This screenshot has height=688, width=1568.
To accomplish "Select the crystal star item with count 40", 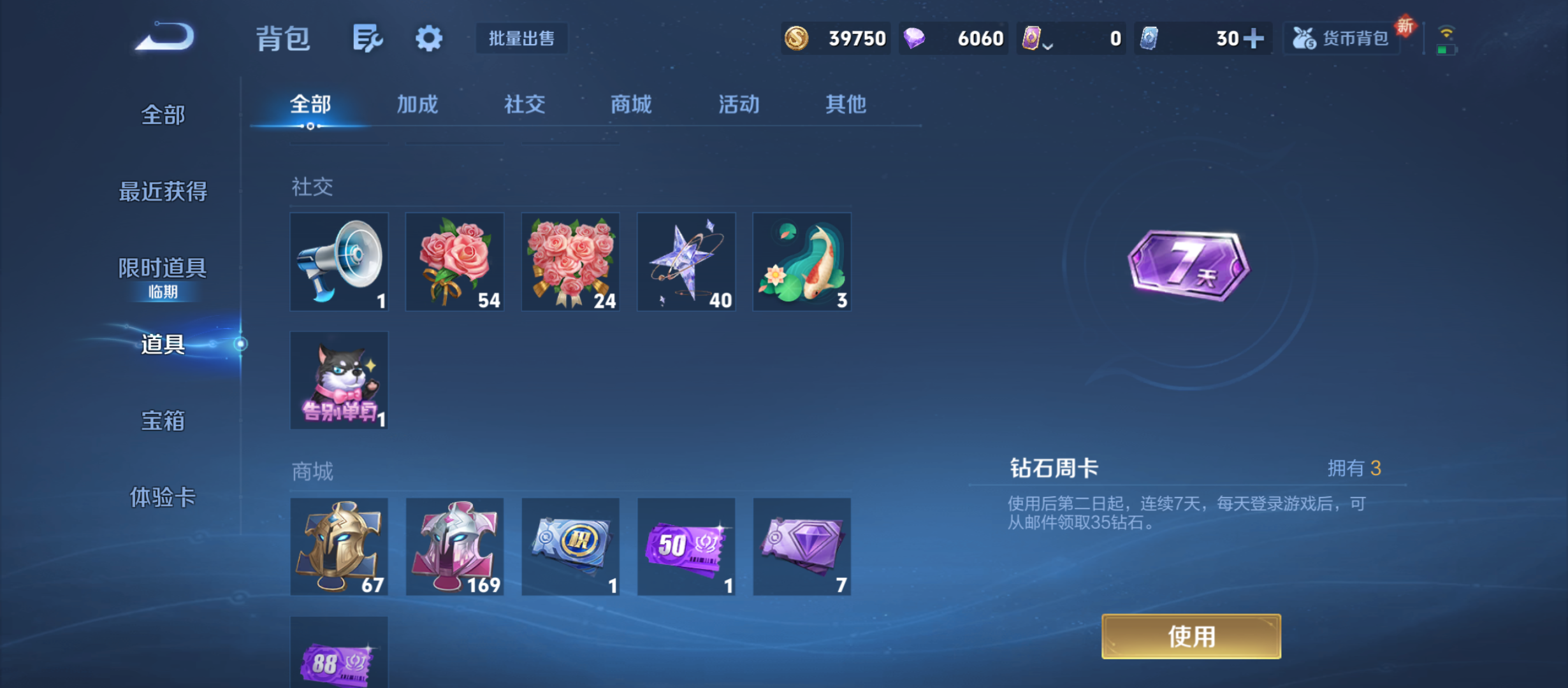I will pos(686,261).
